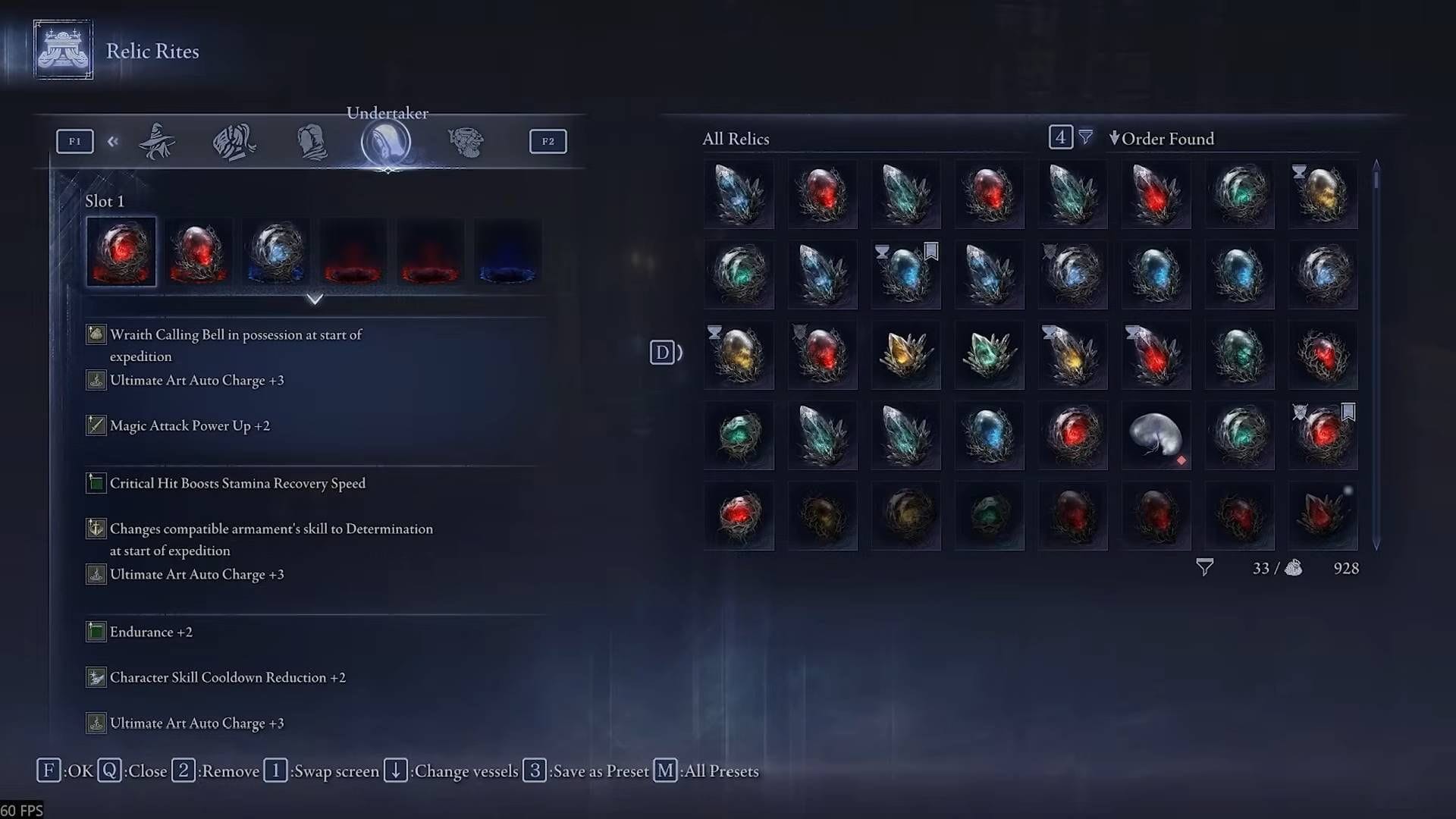The image size is (1456, 819).
Task: Open the relic filter funnel icon
Action: coord(1086,137)
